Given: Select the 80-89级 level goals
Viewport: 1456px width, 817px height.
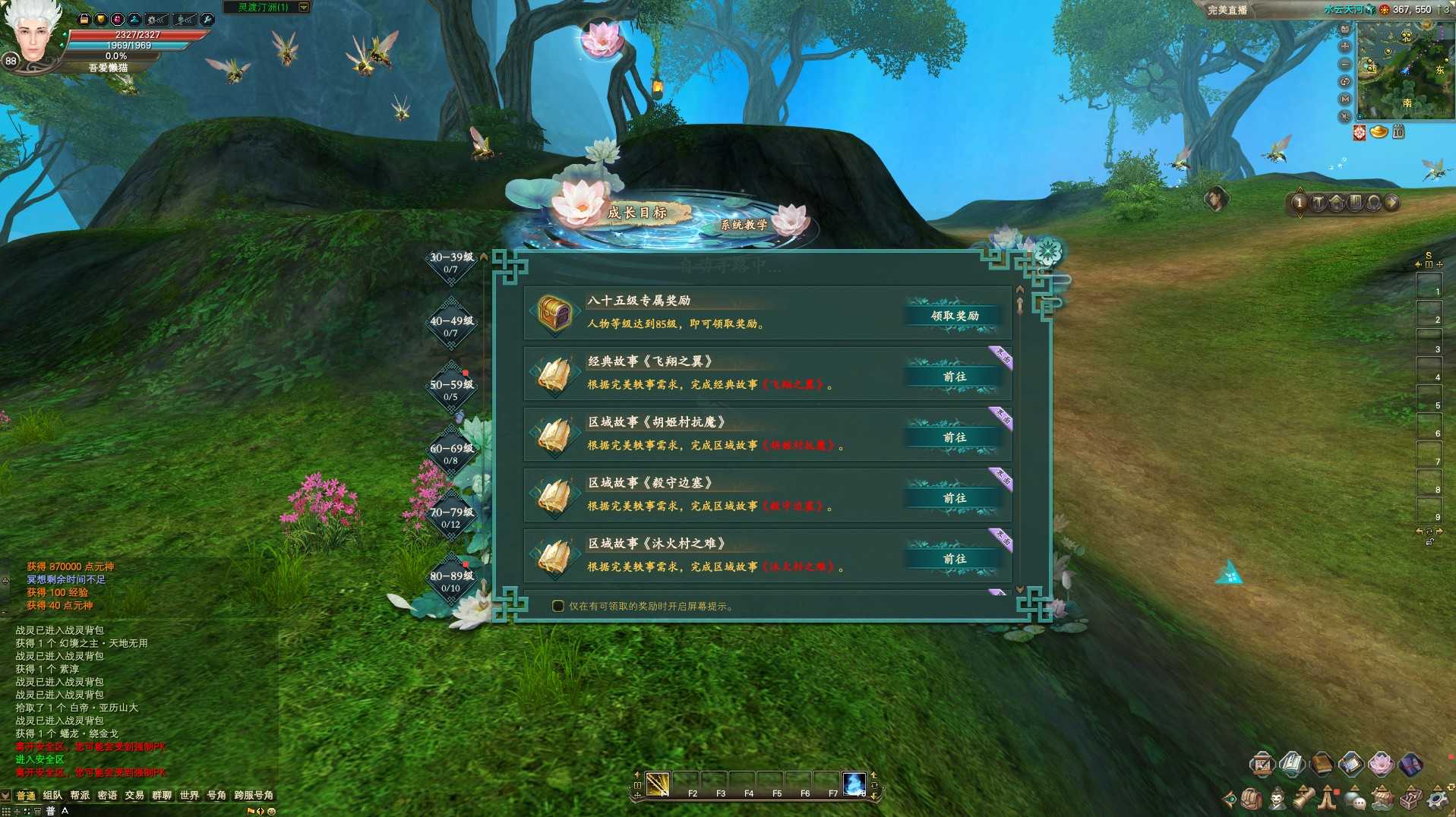Looking at the screenshot, I should 451,582.
